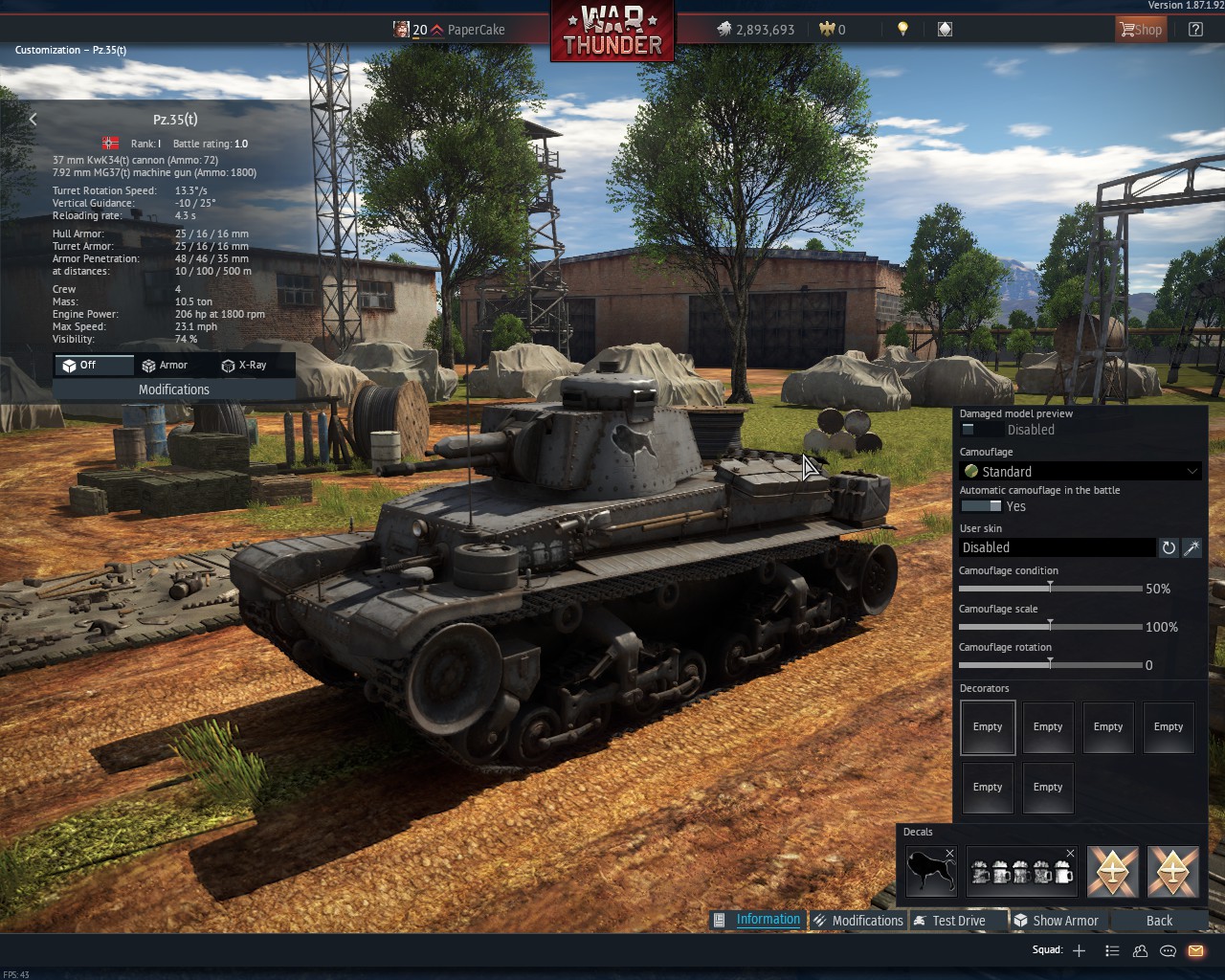Viewport: 1225px width, 980px height.
Task: Go back with the left arrow
Action: pyautogui.click(x=33, y=120)
